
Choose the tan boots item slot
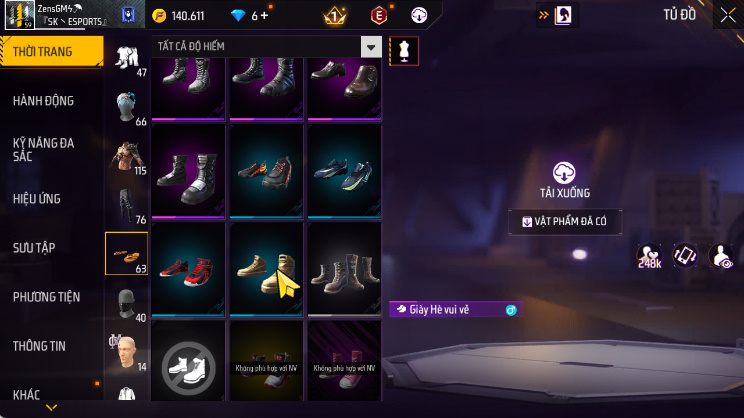pos(267,268)
